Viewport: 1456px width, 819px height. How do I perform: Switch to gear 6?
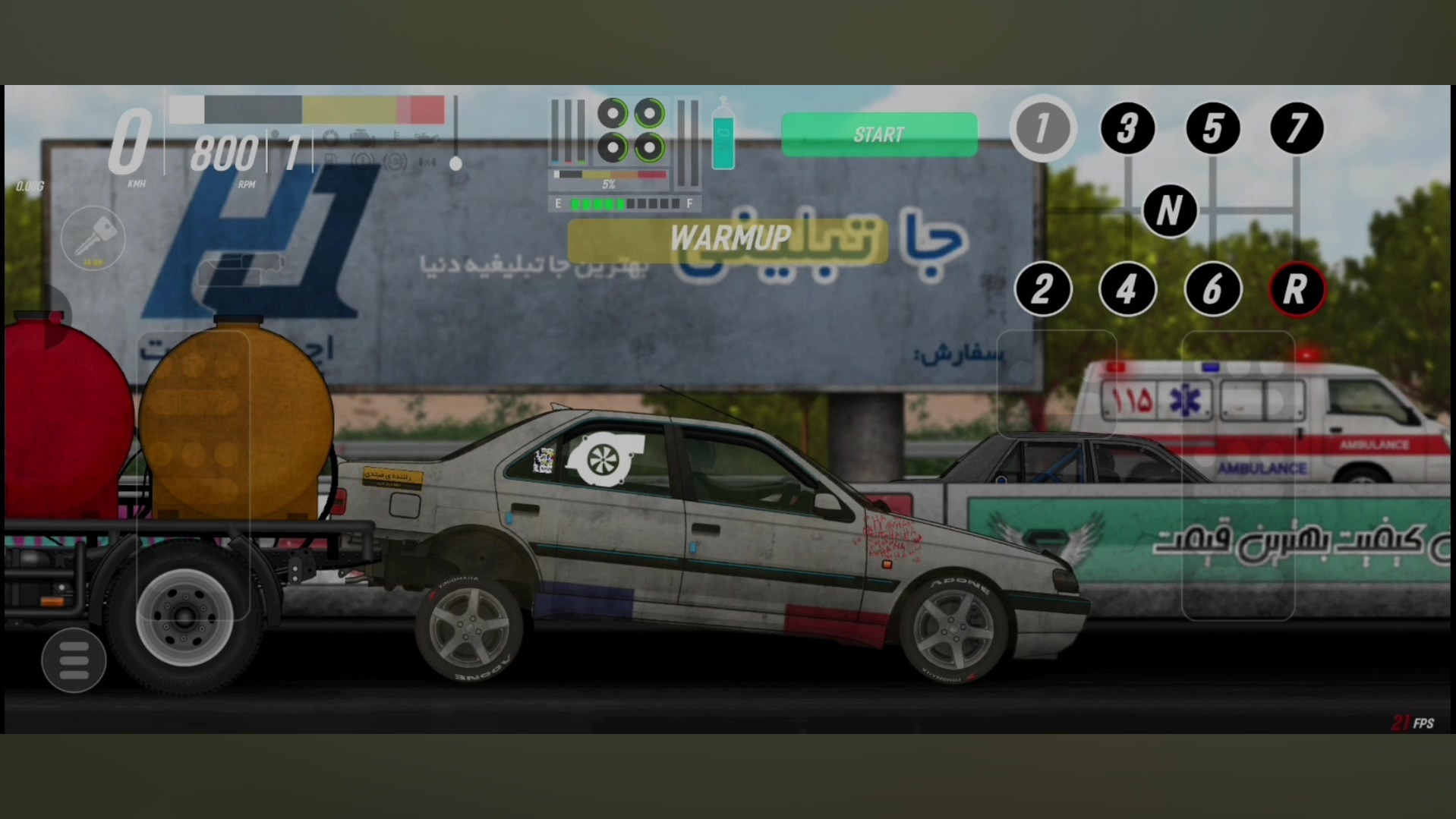tap(1212, 289)
